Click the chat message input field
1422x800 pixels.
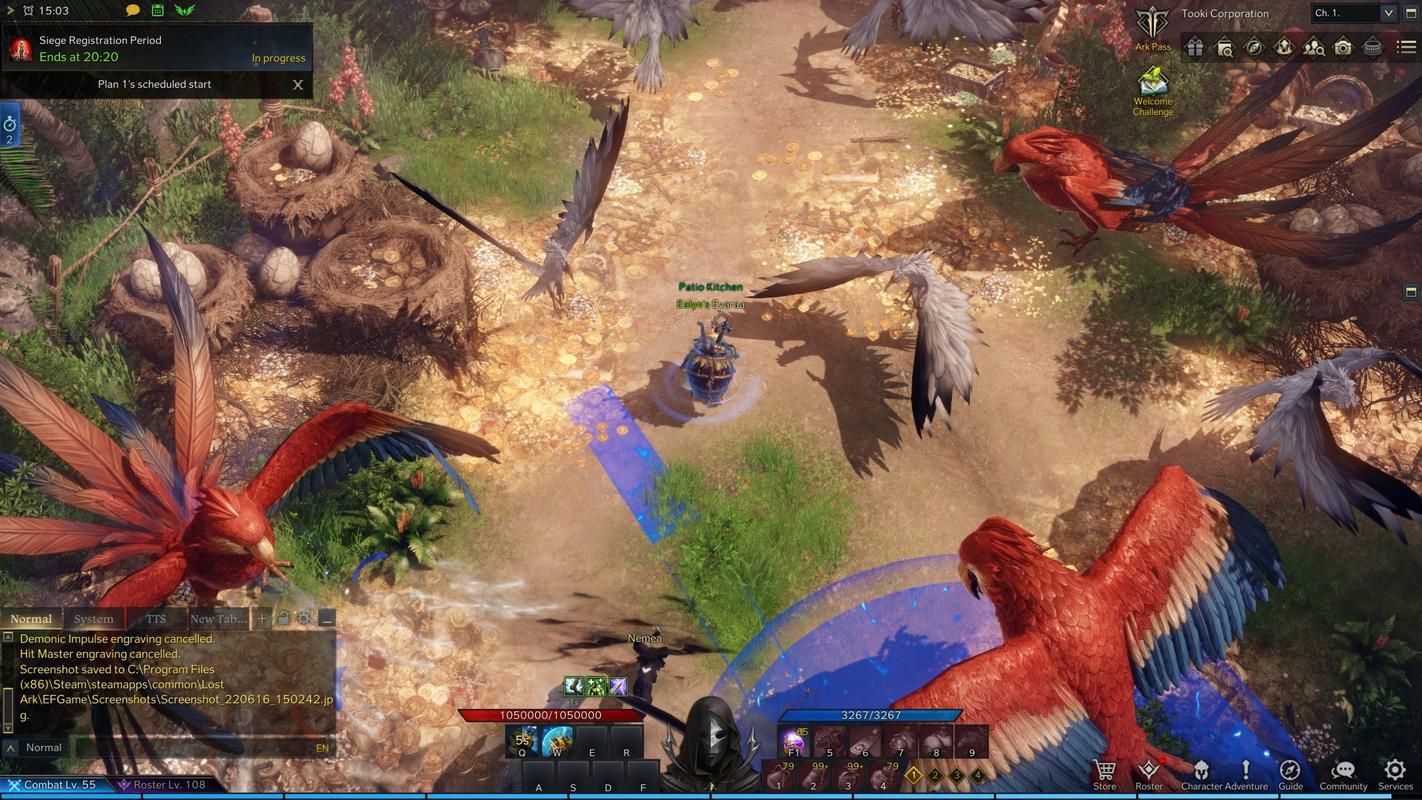190,748
